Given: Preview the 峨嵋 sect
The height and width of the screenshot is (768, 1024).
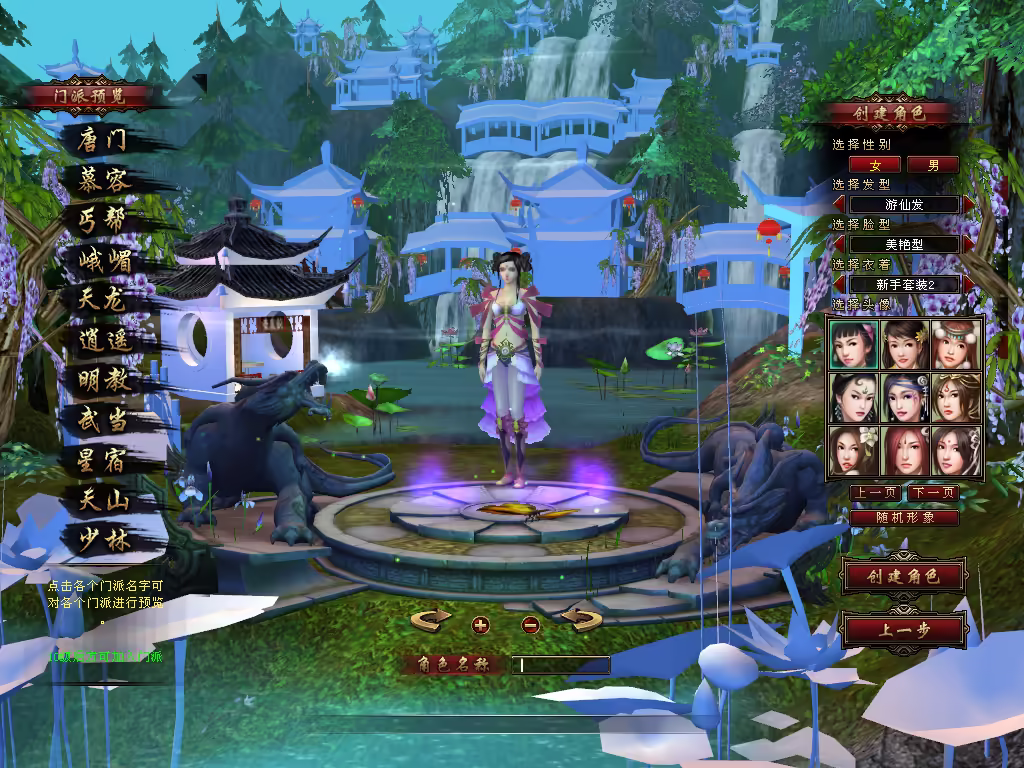Looking at the screenshot, I should tap(105, 261).
